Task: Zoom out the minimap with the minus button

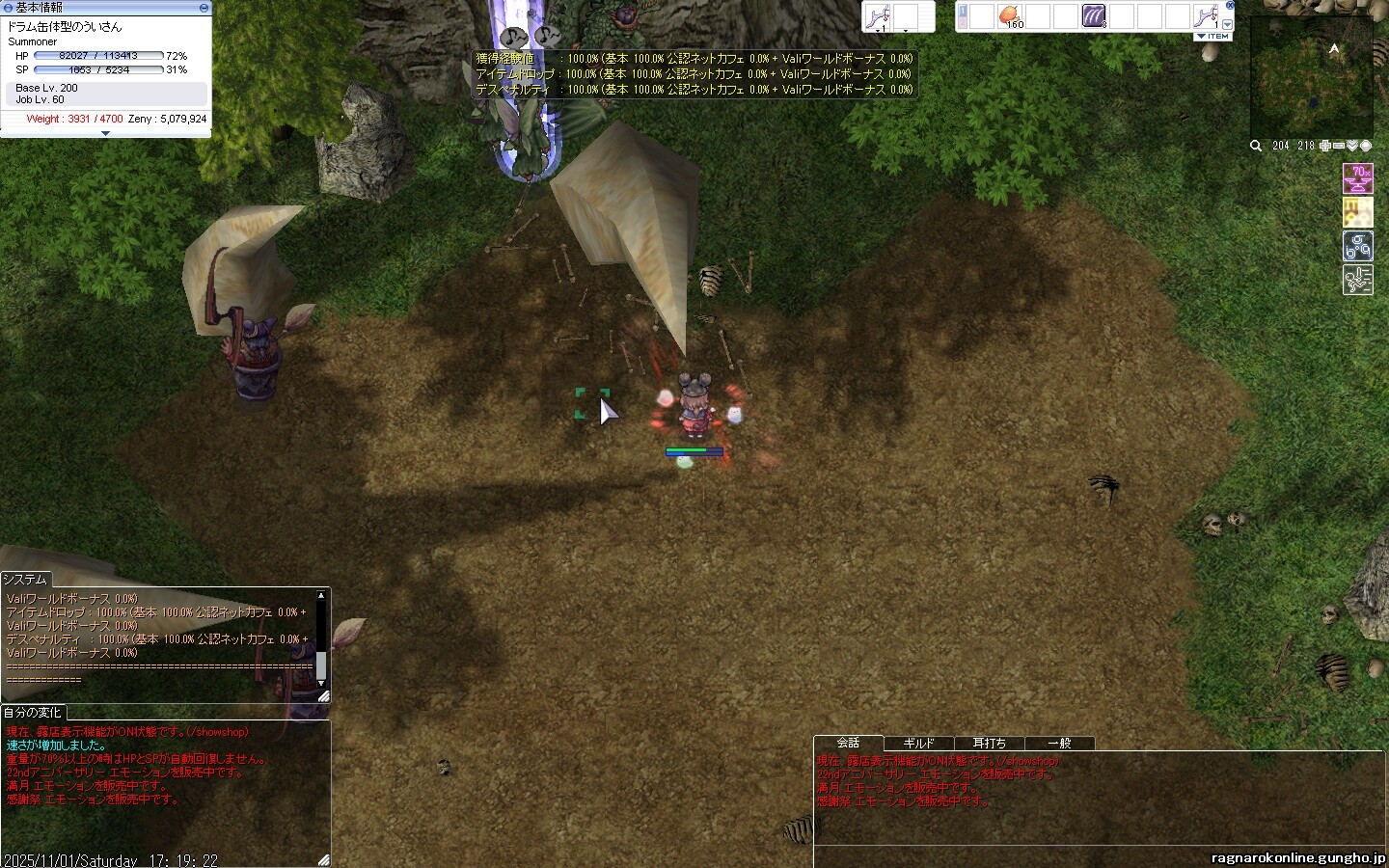Action: pos(1340,146)
